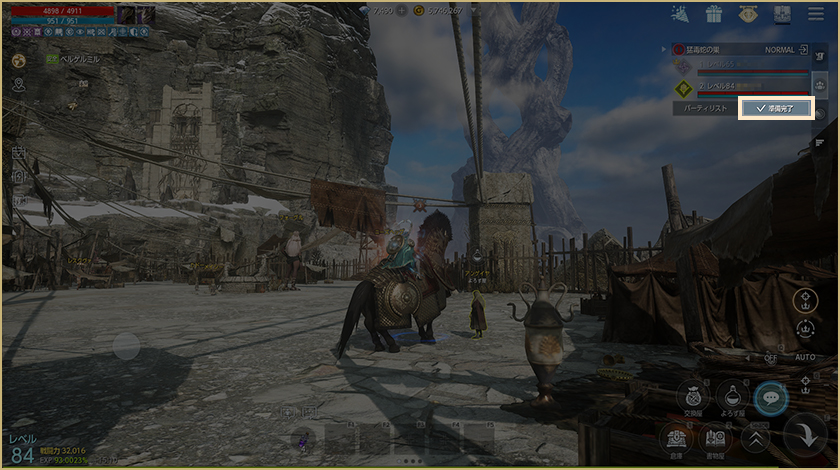The height and width of the screenshot is (470, 840).
Task: Select the level 84 party member row
Action: pos(738,87)
